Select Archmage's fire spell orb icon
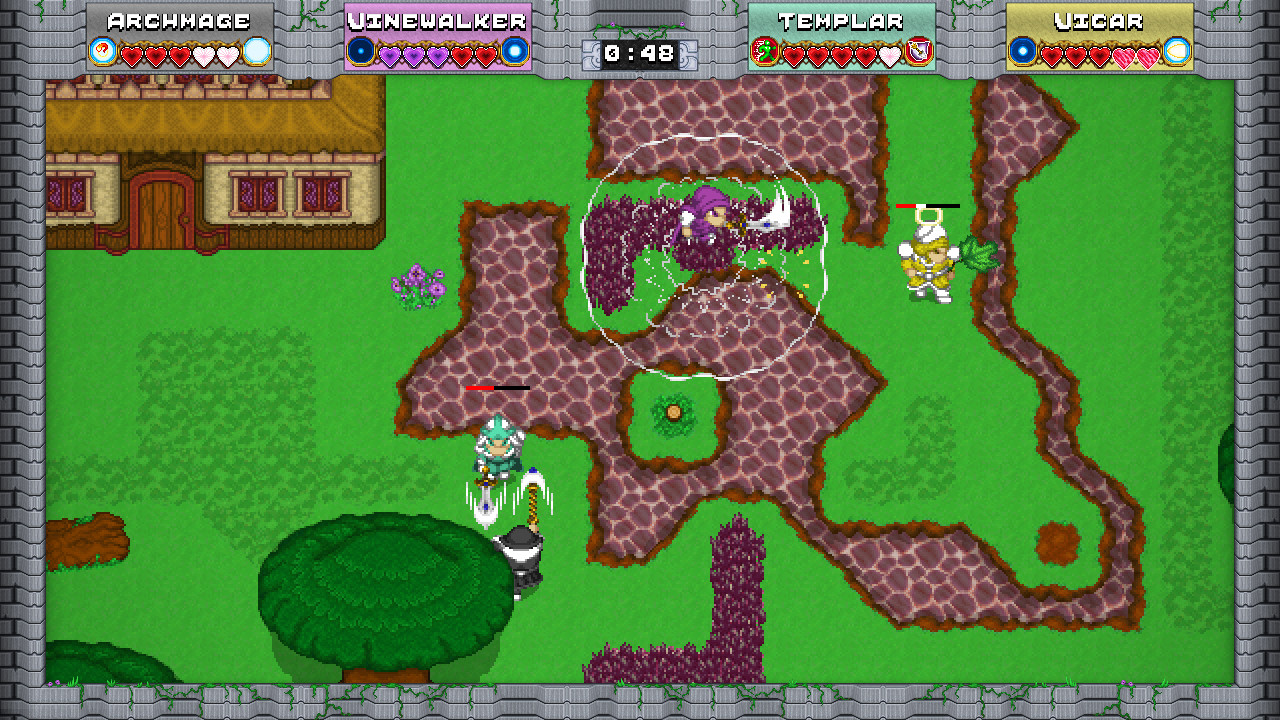The height and width of the screenshot is (720, 1280). point(103,50)
